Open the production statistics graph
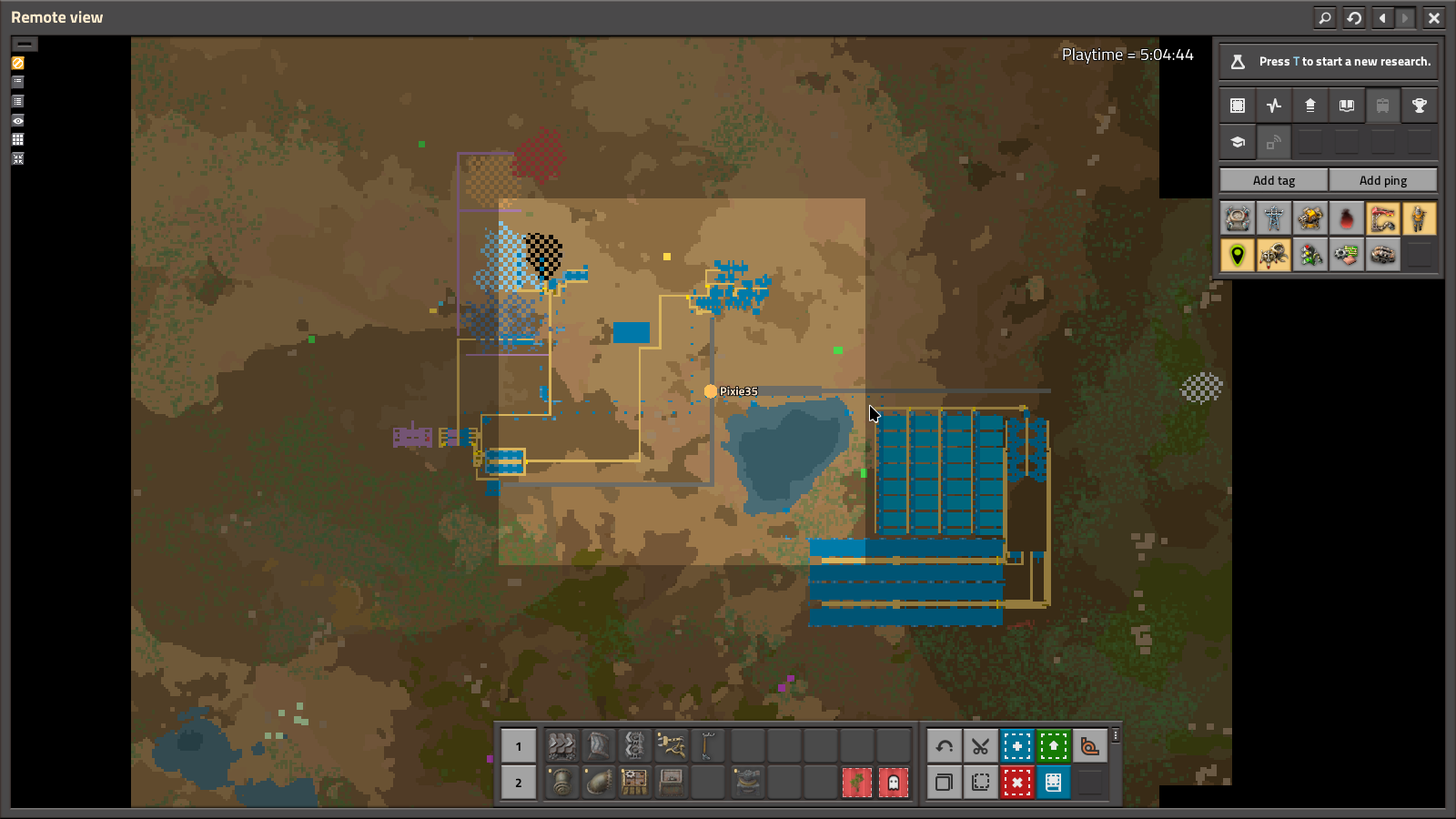This screenshot has width=1456, height=819. (1273, 106)
